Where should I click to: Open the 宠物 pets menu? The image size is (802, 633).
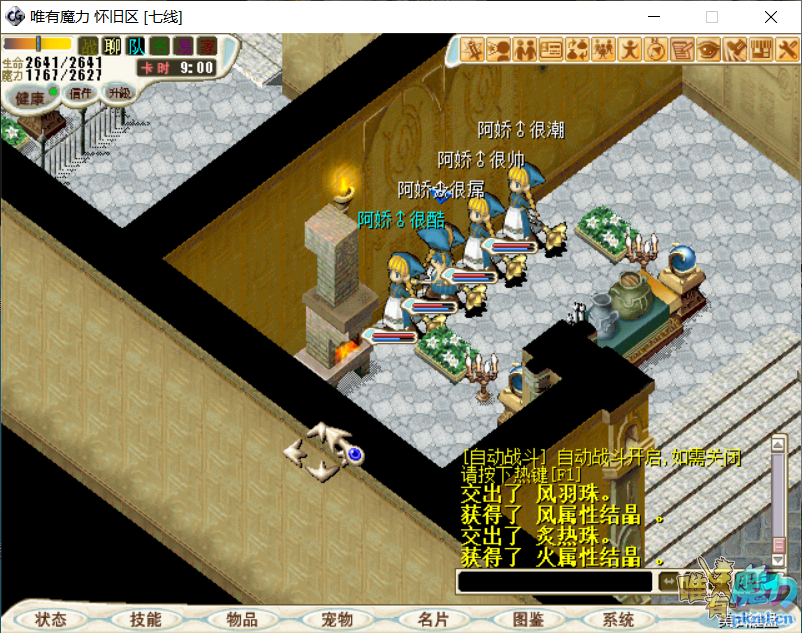point(337,619)
